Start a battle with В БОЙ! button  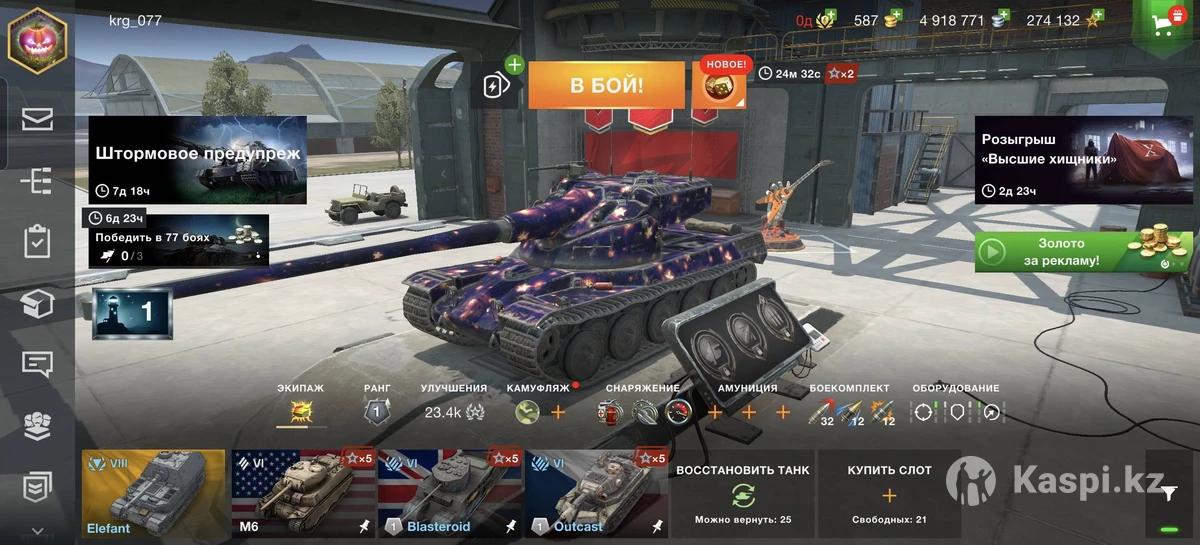click(x=606, y=85)
